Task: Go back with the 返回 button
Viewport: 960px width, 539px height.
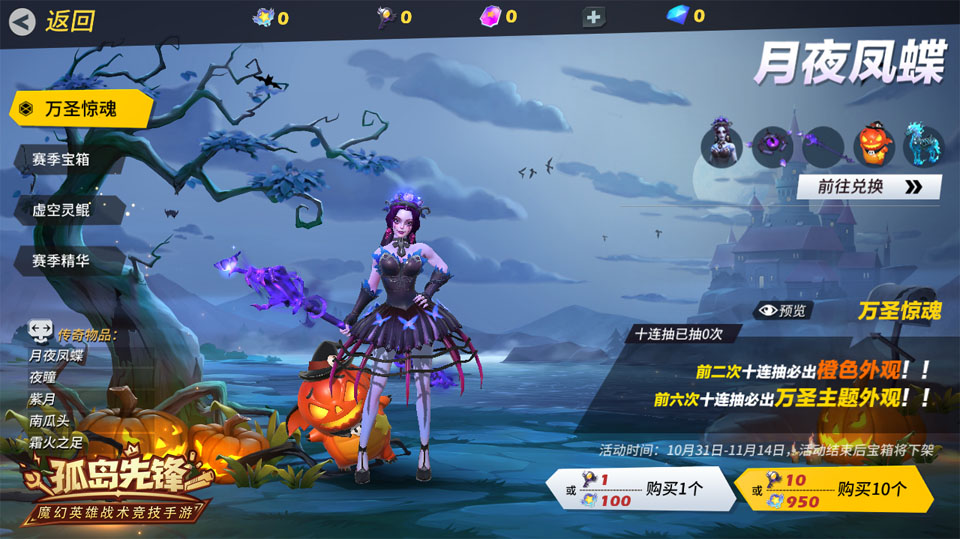Action: coord(54,20)
